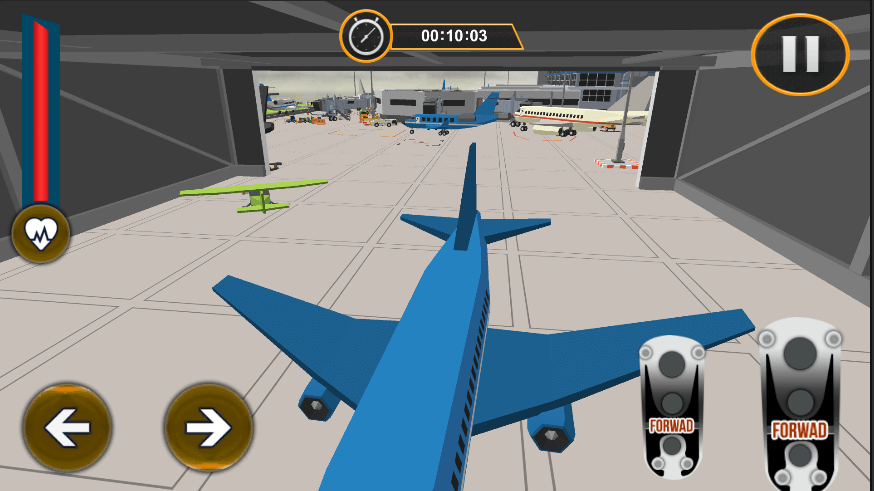Steer right with the right arrow button
The image size is (874, 491).
[209, 428]
